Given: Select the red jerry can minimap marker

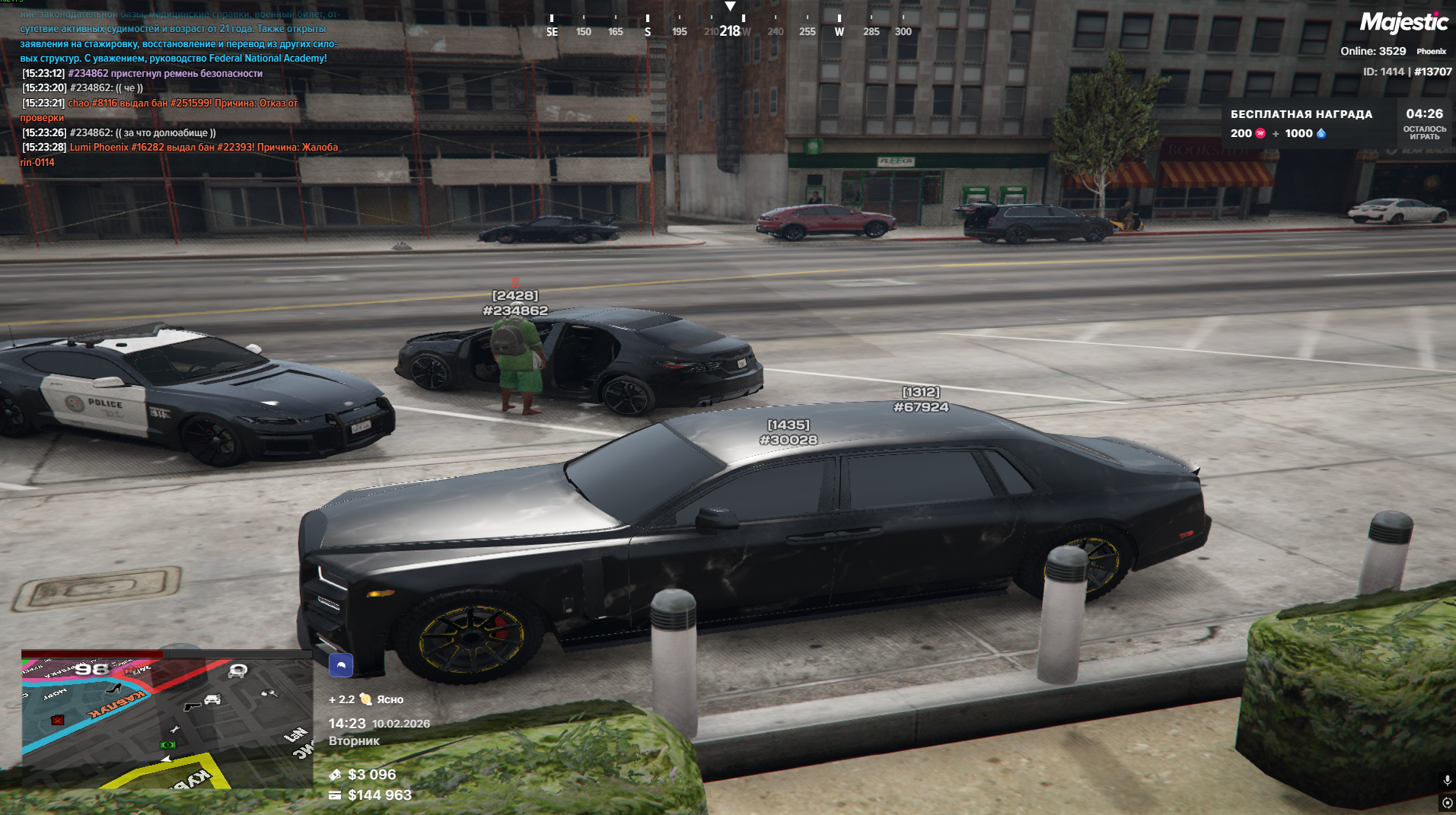Looking at the screenshot, I should tap(58, 719).
